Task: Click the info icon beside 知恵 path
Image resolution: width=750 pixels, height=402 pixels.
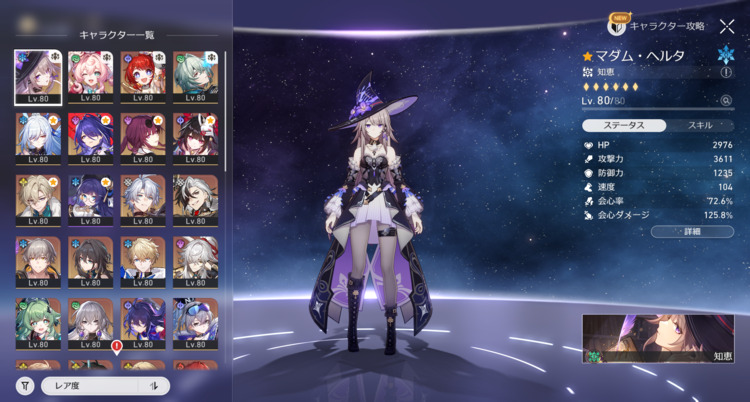Action: coord(726,72)
